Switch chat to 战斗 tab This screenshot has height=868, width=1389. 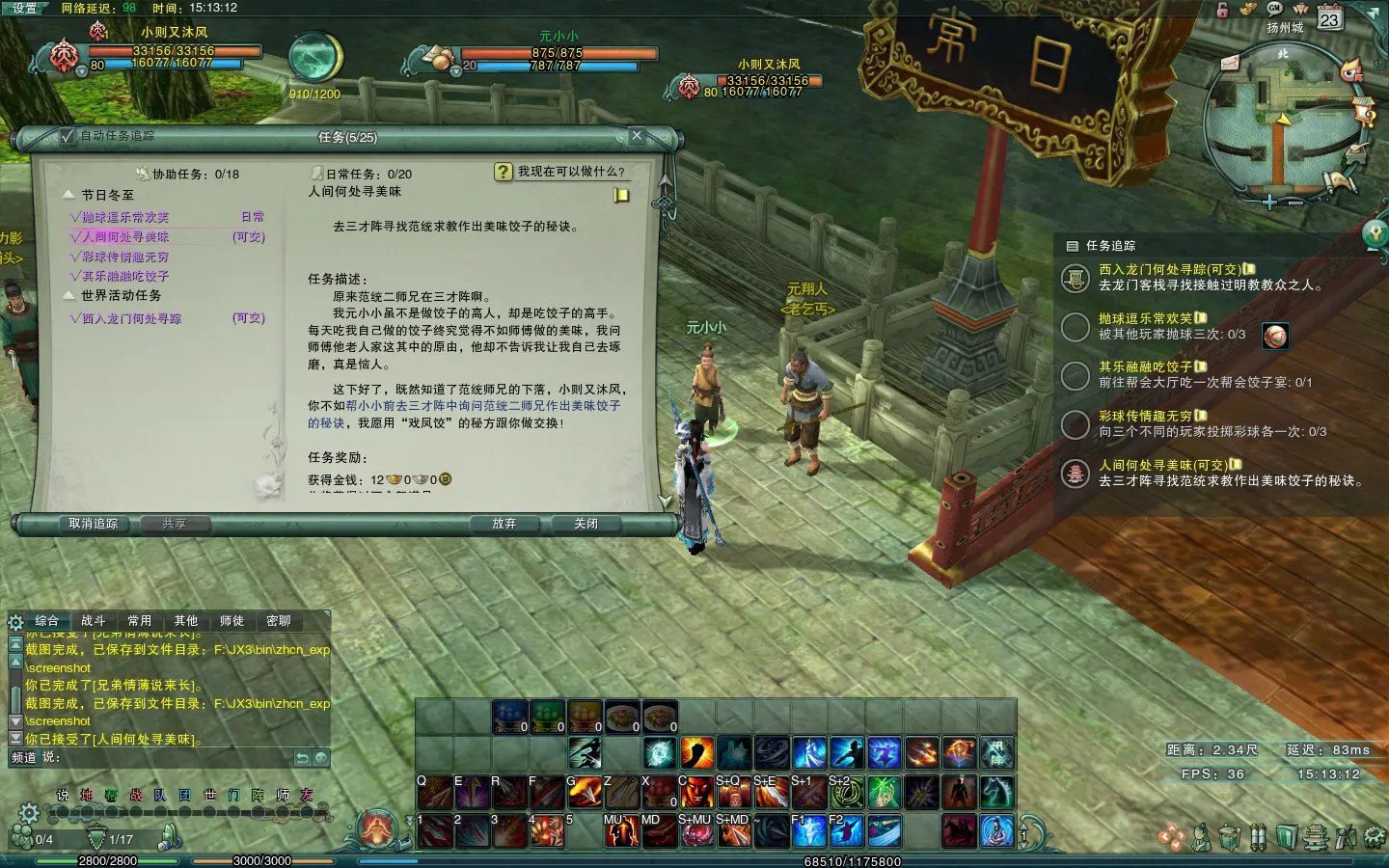pos(94,621)
